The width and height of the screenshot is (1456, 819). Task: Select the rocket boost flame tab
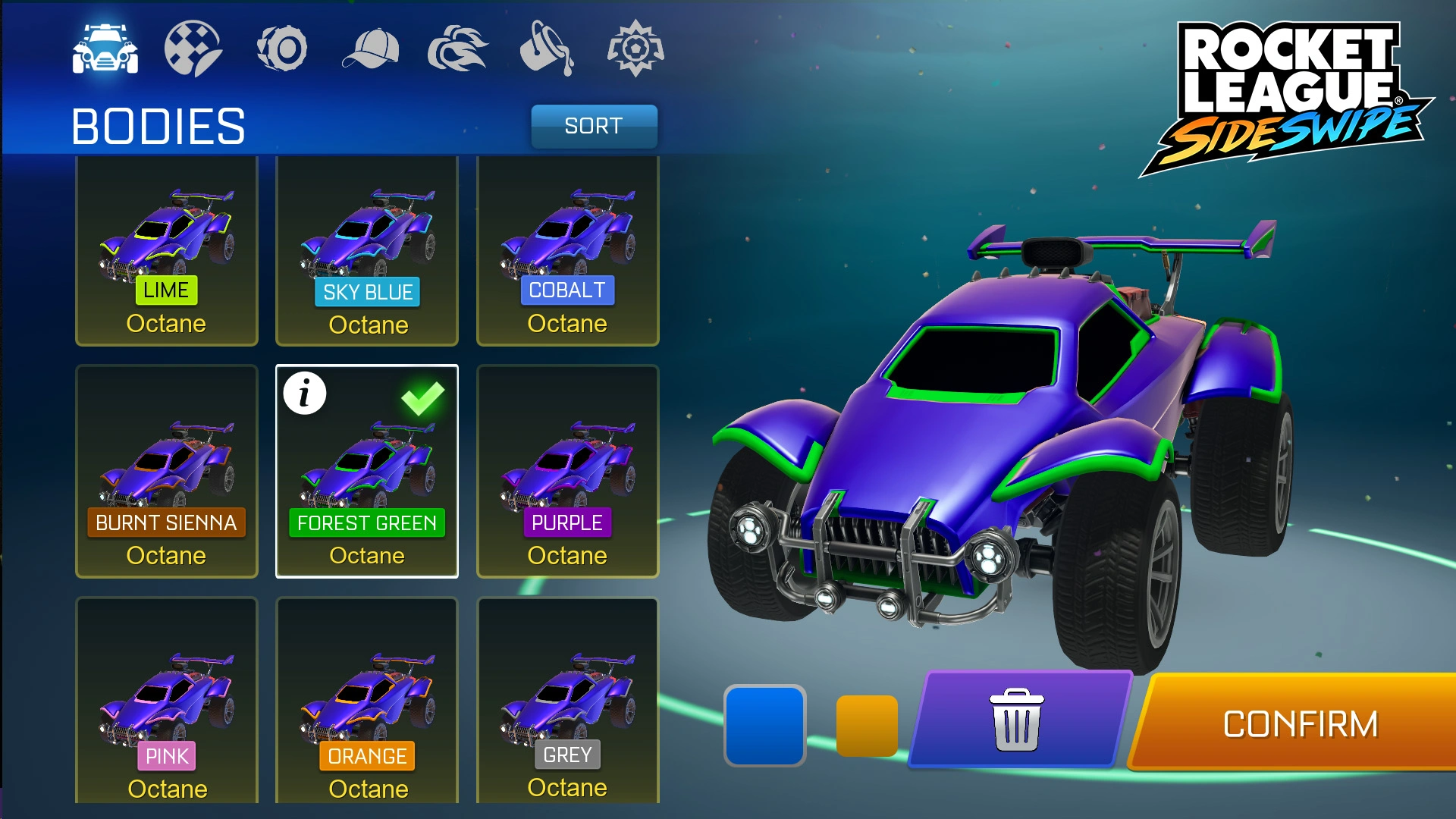(x=458, y=50)
